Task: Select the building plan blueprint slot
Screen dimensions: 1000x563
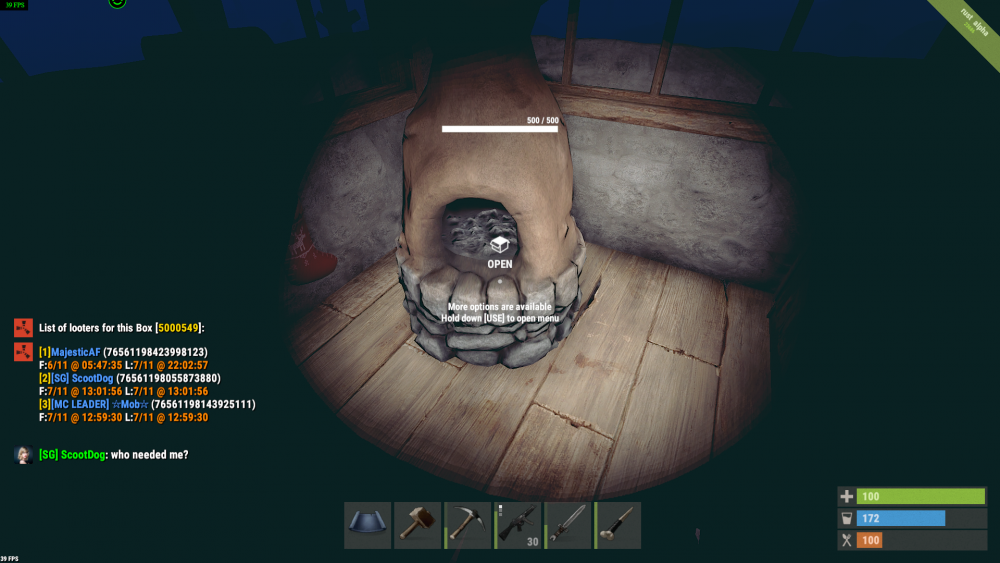Action: pyautogui.click(x=368, y=525)
